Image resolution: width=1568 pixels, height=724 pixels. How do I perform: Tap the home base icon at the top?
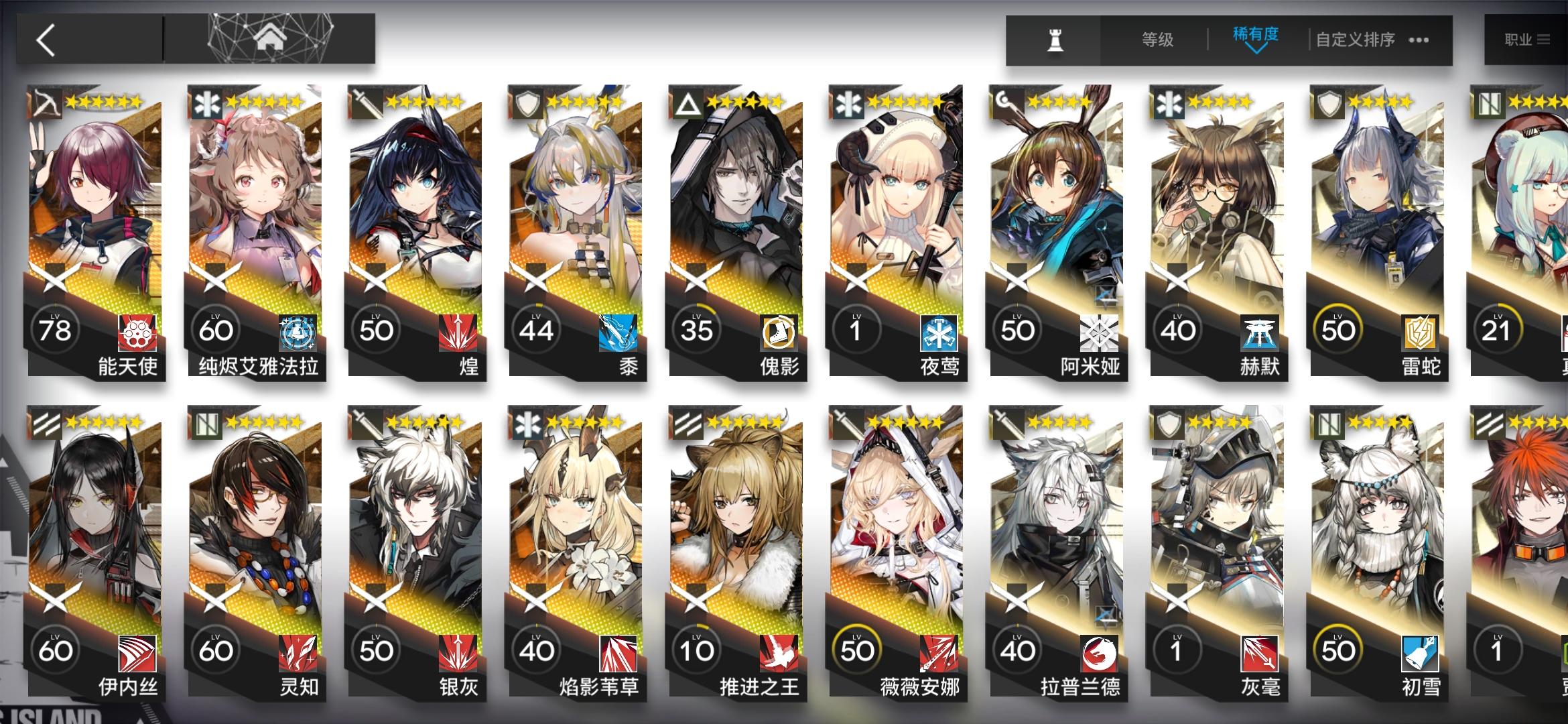271,39
